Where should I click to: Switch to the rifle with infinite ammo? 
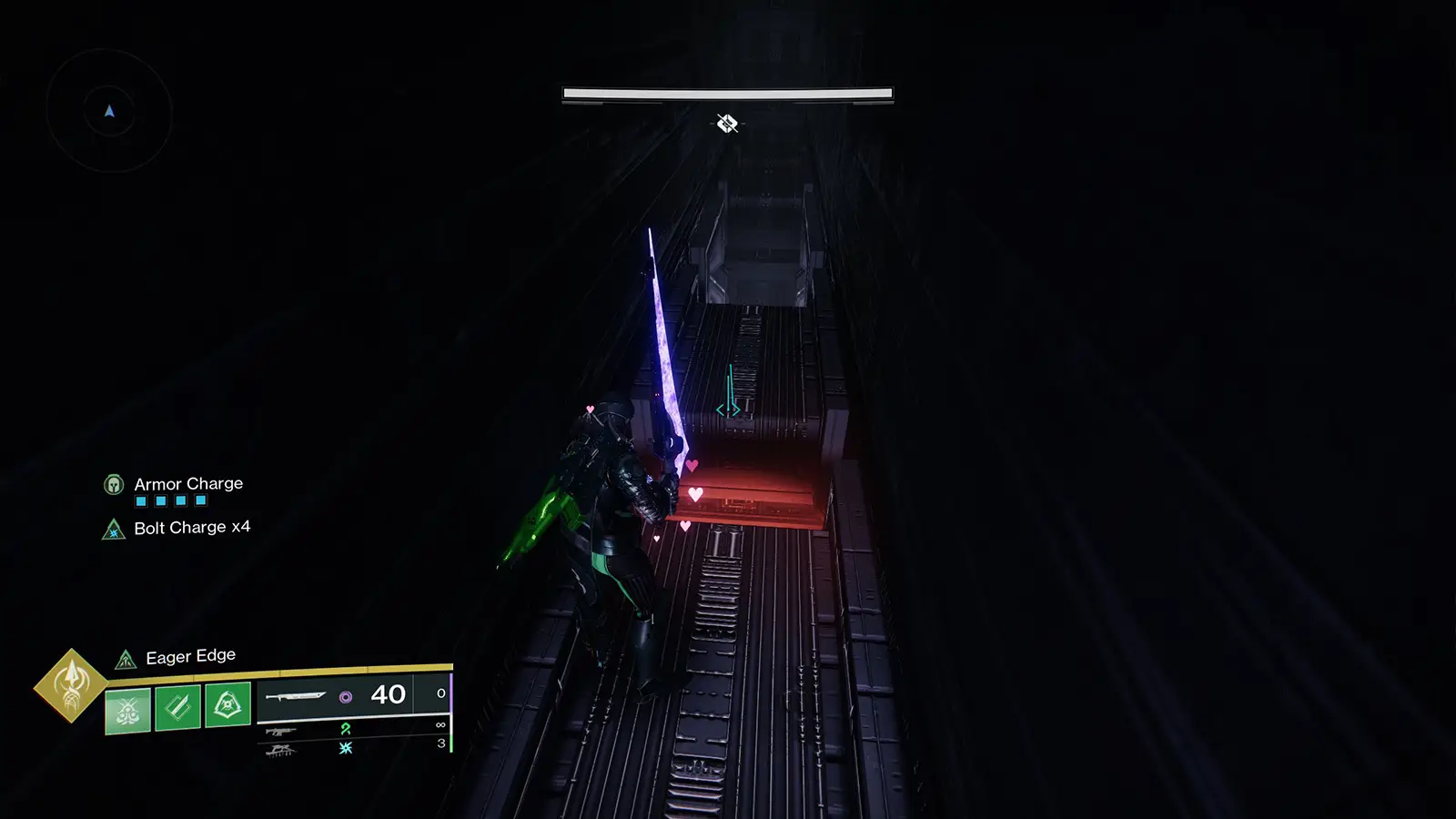[x=281, y=730]
